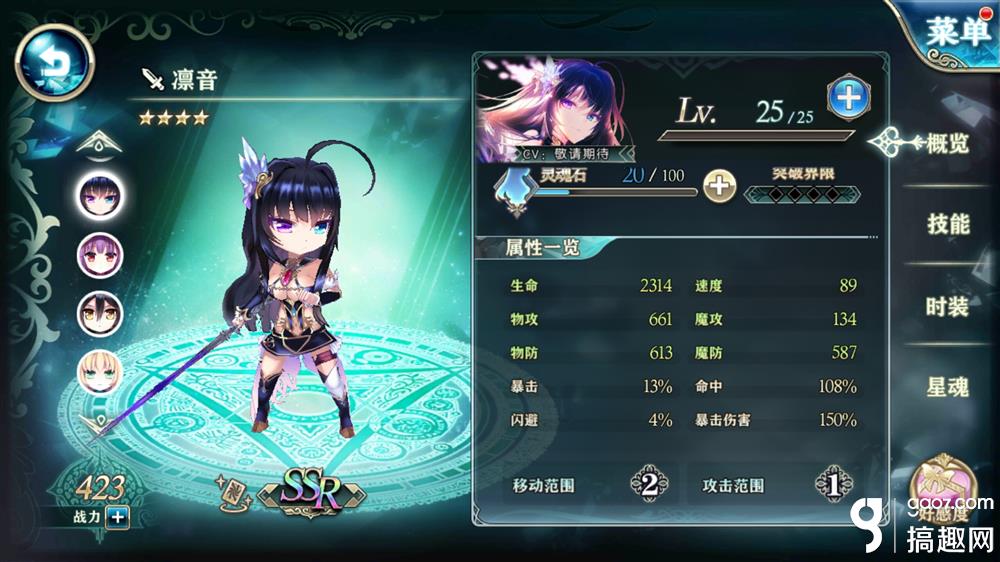1000x562 pixels.
Task: Choose the purple-haired character portrait
Action: pyautogui.click(x=101, y=254)
